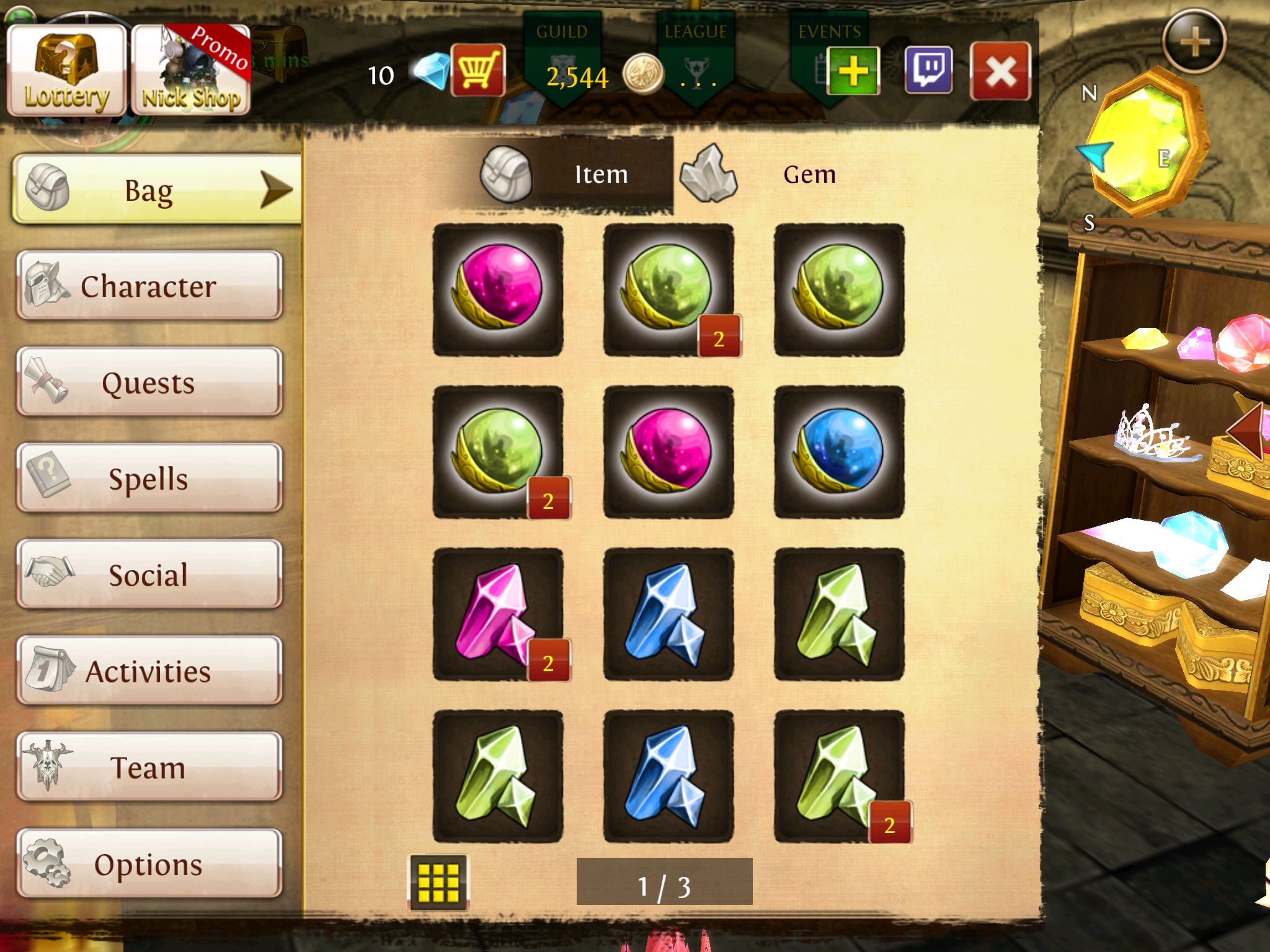This screenshot has width=1270, height=952.
Task: Open the Character menu
Action: coord(149,286)
